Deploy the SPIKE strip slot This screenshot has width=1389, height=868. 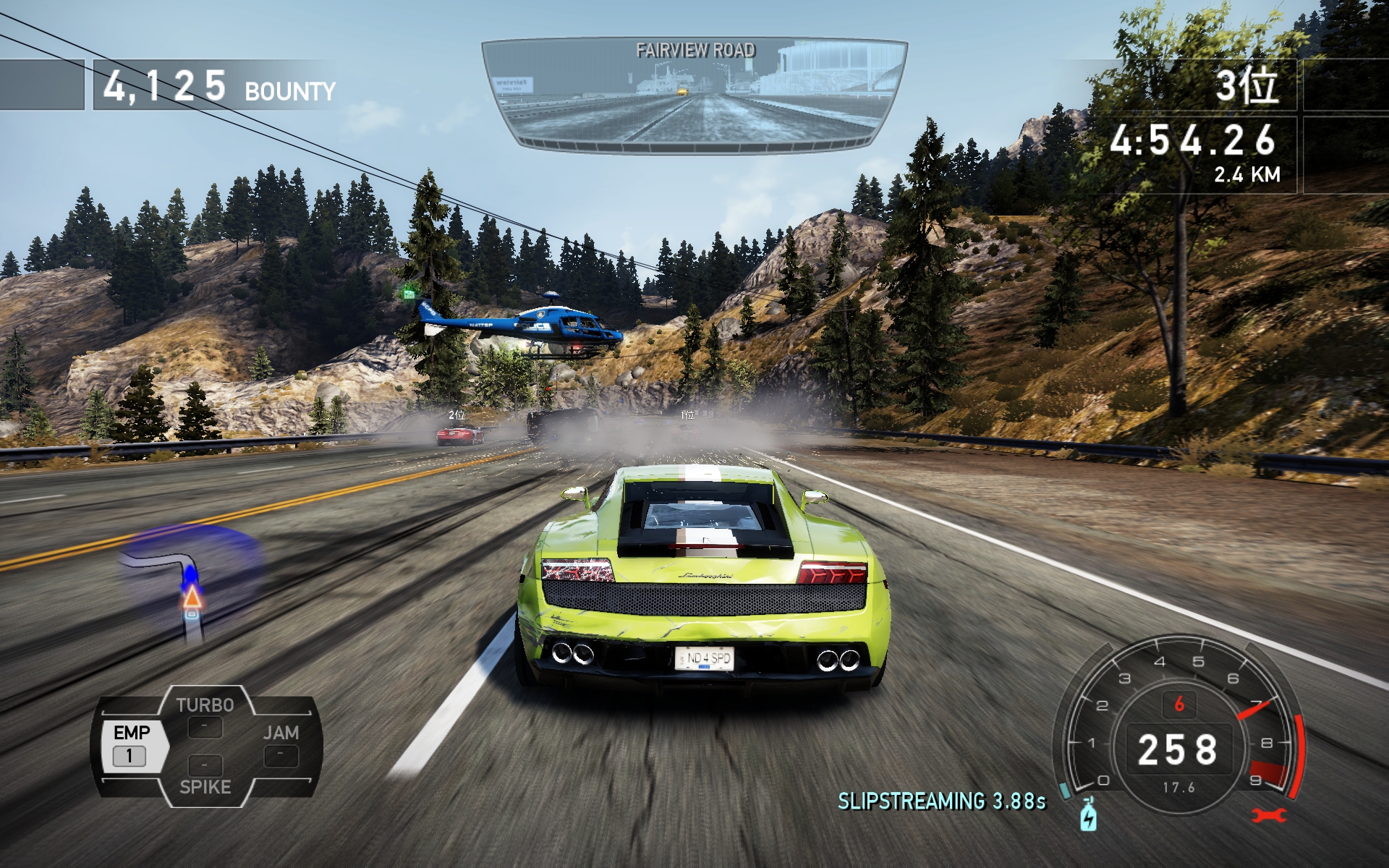coord(205,776)
